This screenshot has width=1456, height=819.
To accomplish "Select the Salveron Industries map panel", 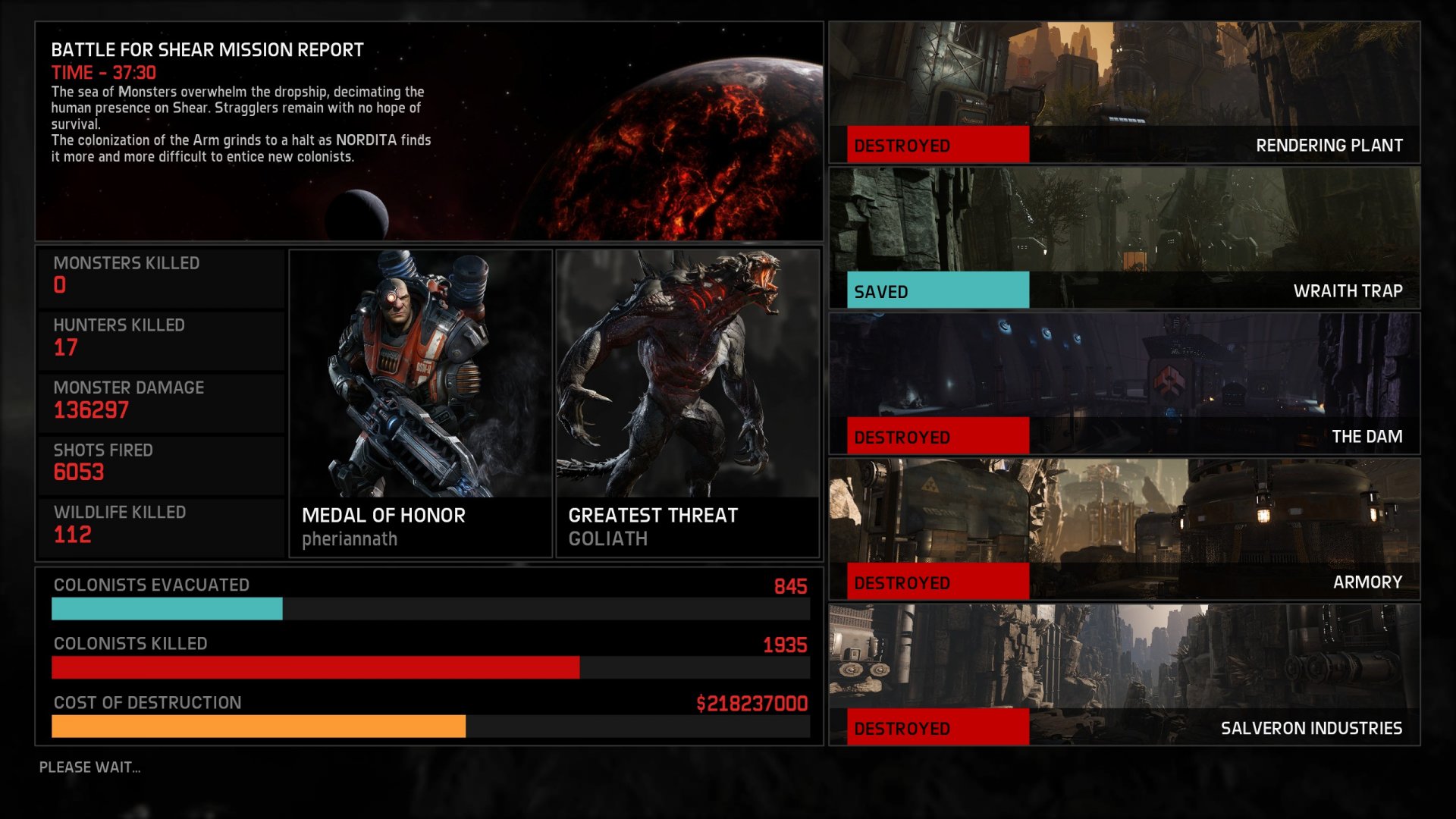I will coord(1124,674).
